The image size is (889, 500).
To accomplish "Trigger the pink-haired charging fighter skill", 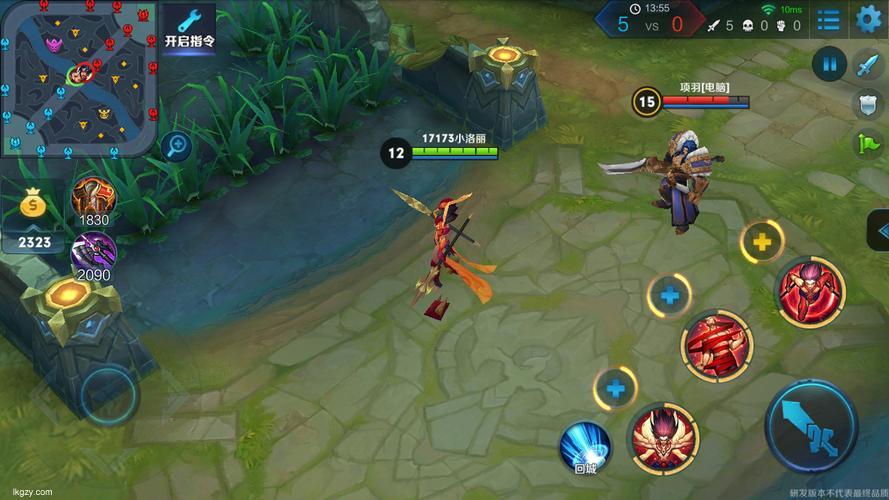I will tap(811, 292).
